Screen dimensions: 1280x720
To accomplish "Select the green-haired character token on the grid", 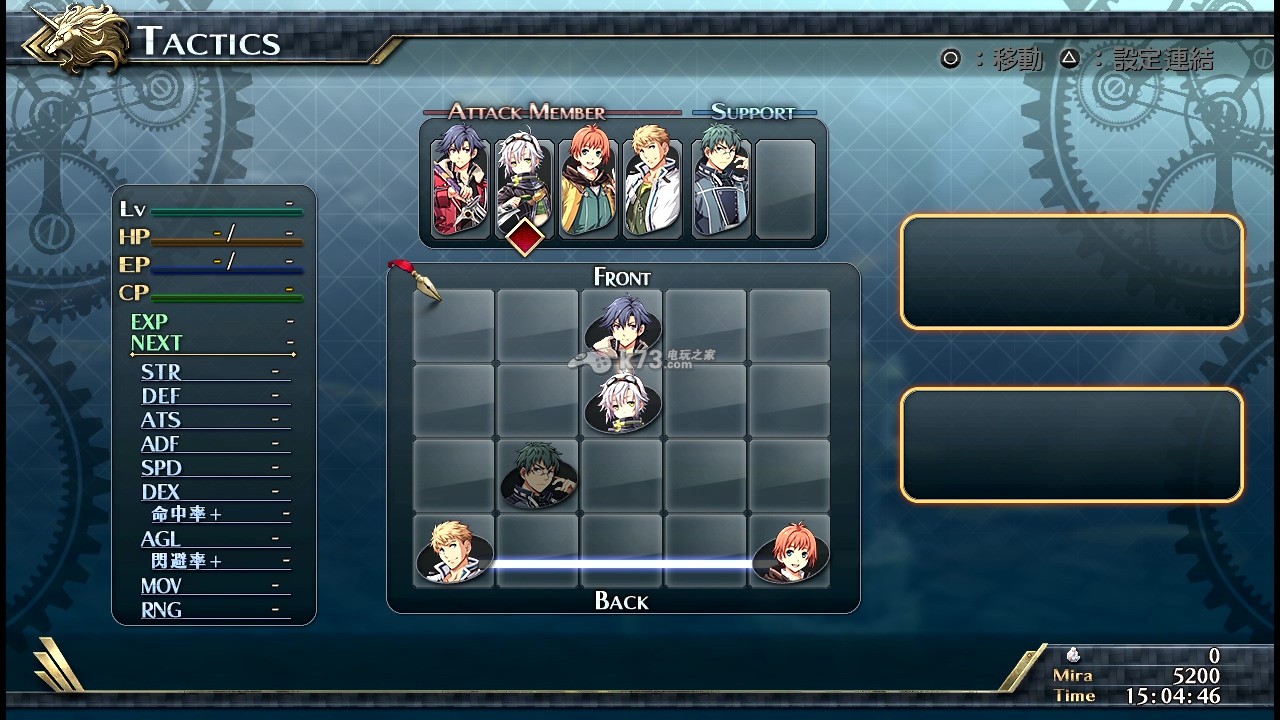I will click(538, 476).
